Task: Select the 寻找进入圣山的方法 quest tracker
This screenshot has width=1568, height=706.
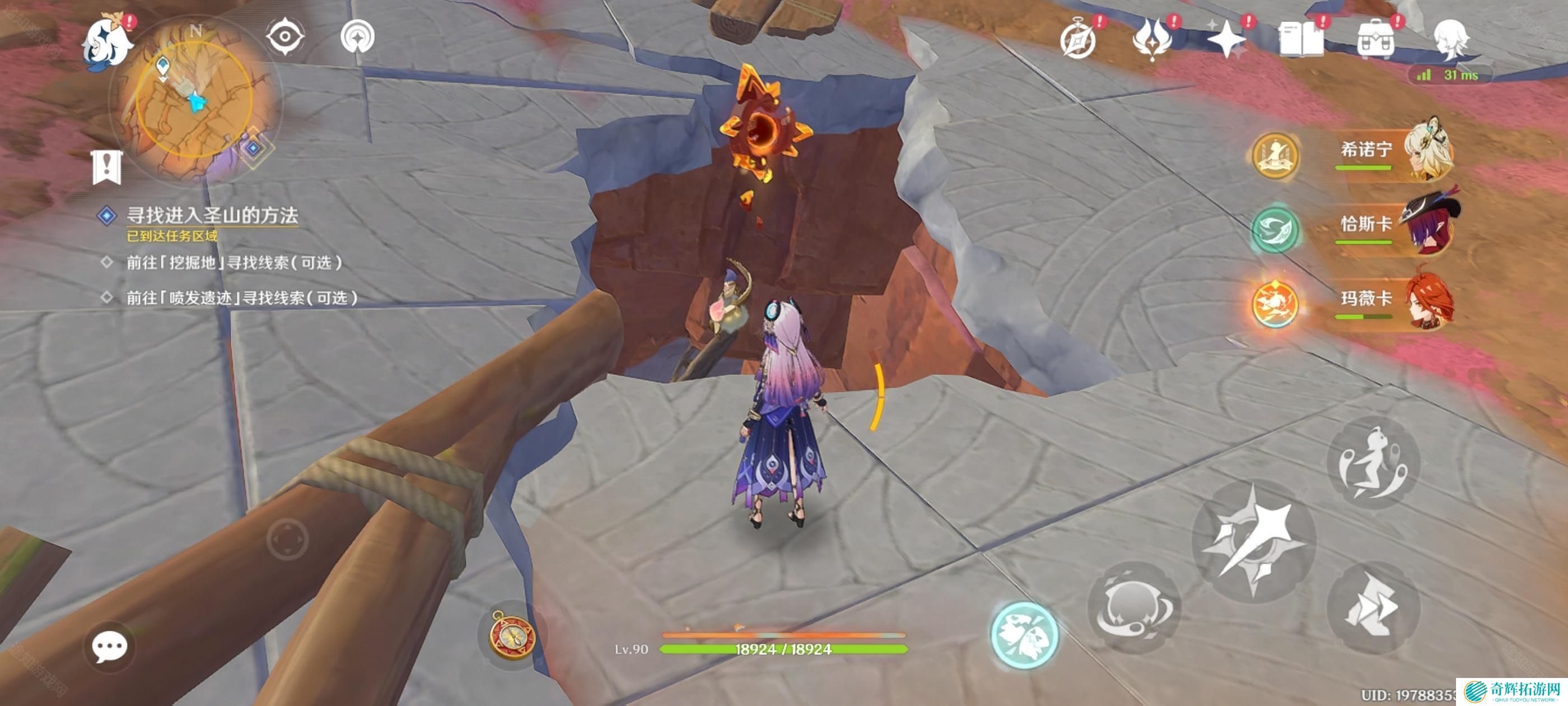Action: click(211, 216)
